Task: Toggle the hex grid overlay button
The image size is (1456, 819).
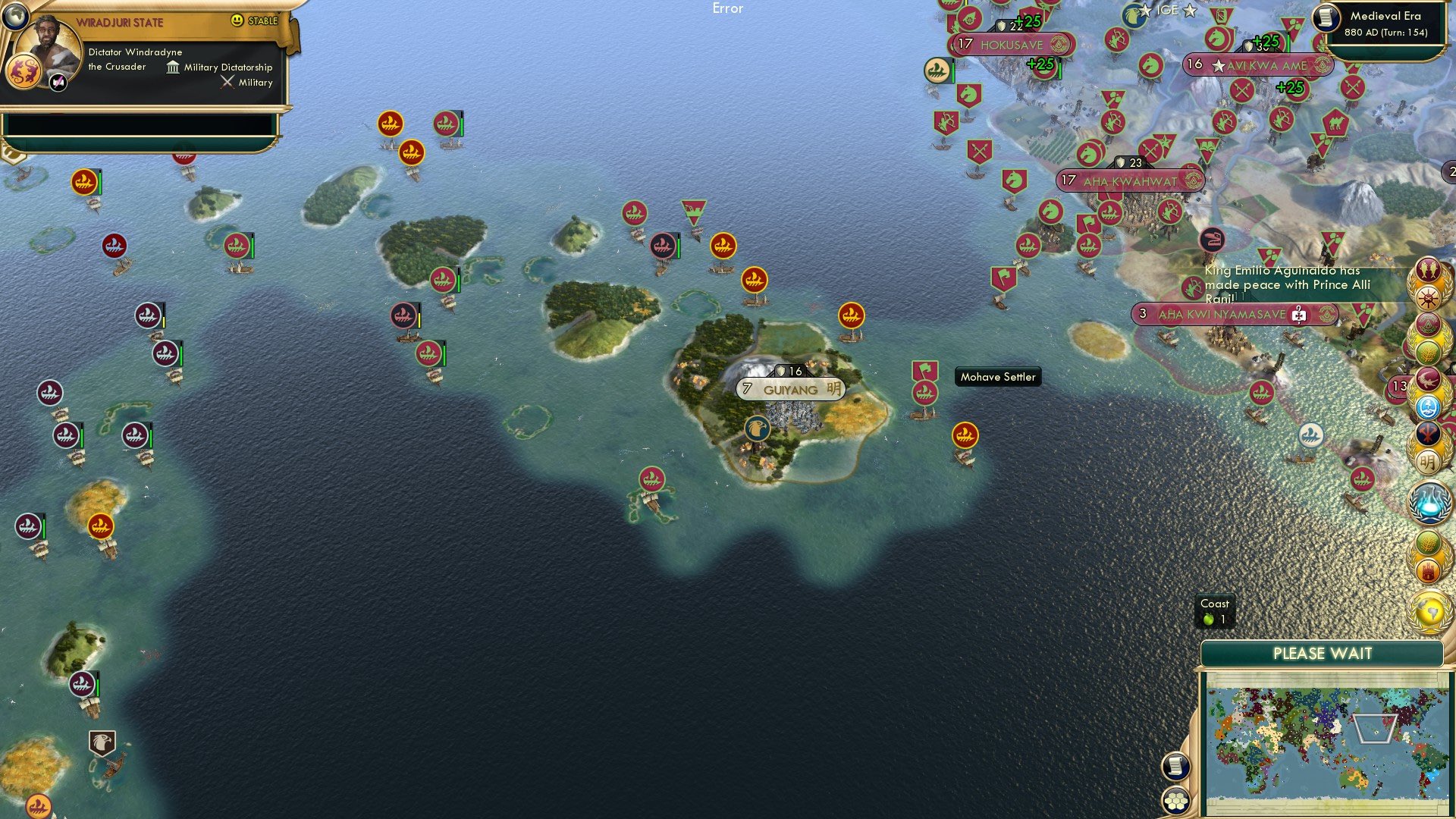Action: 1177,800
